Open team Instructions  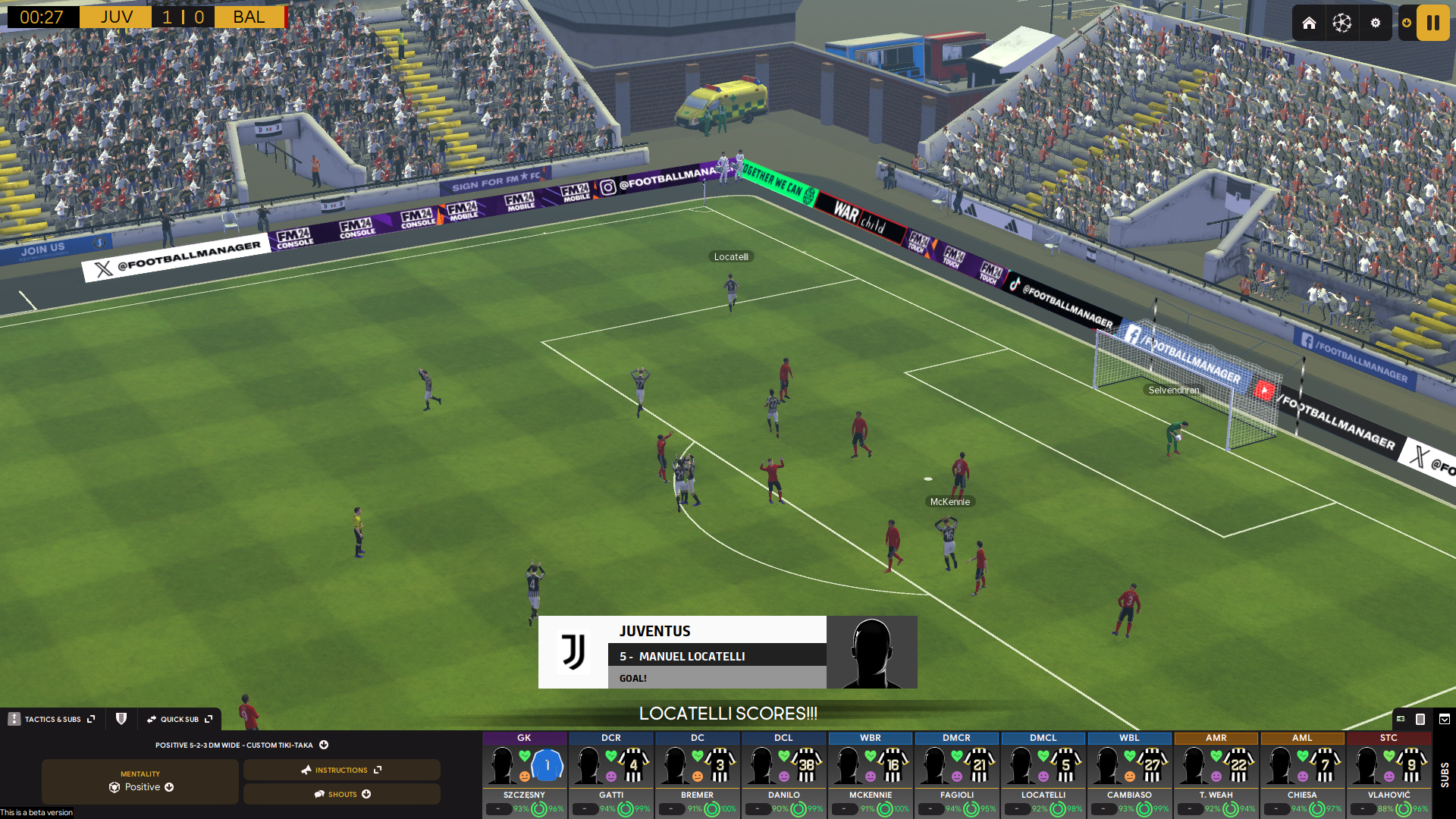[341, 770]
